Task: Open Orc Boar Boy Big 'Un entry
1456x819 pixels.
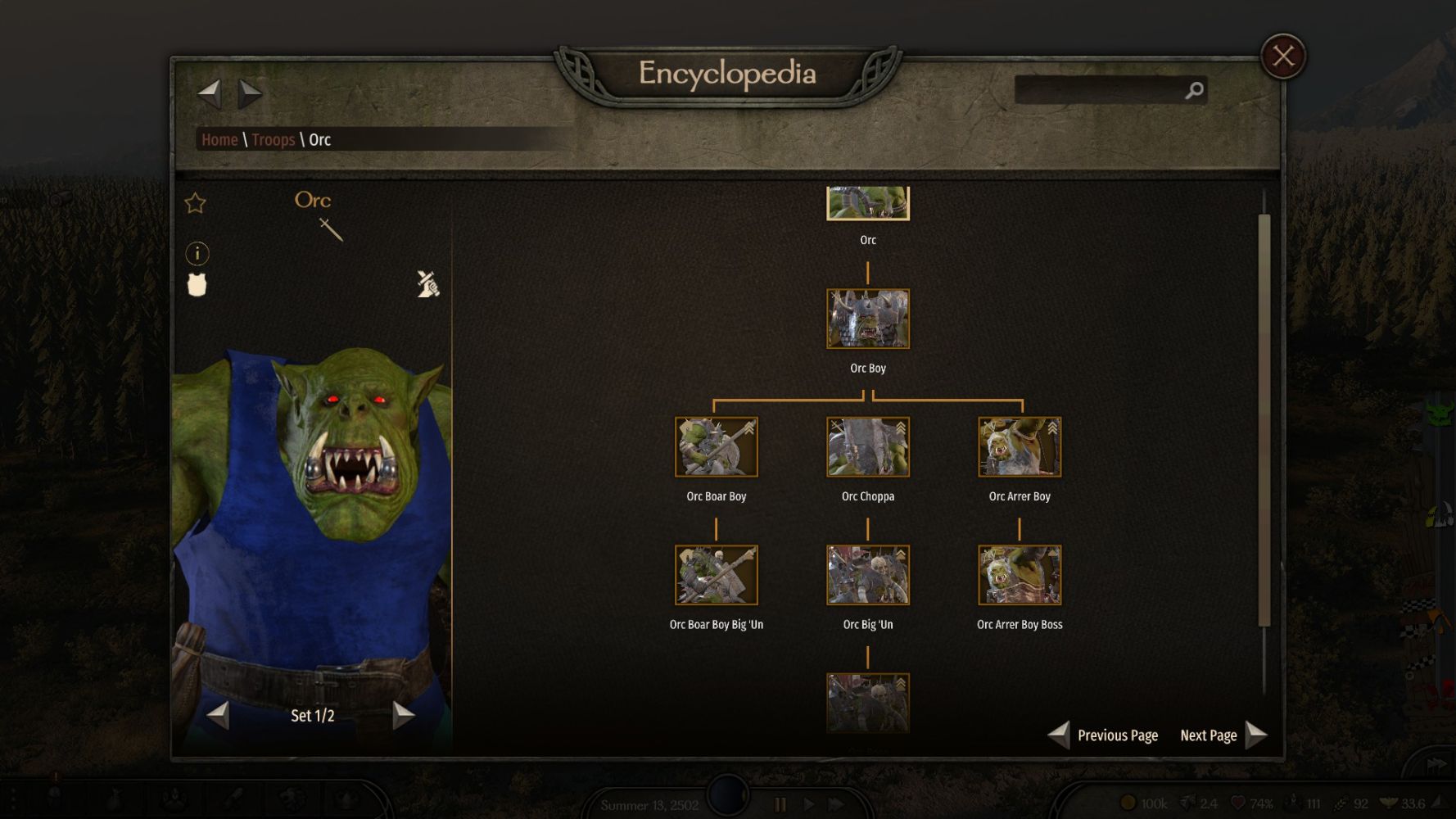Action: coord(716,575)
